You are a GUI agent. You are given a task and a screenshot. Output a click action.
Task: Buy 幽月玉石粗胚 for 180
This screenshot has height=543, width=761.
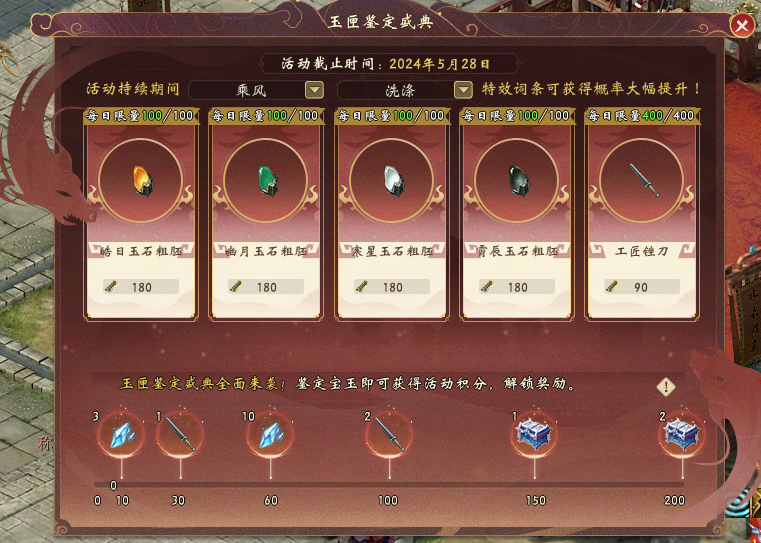point(266,287)
